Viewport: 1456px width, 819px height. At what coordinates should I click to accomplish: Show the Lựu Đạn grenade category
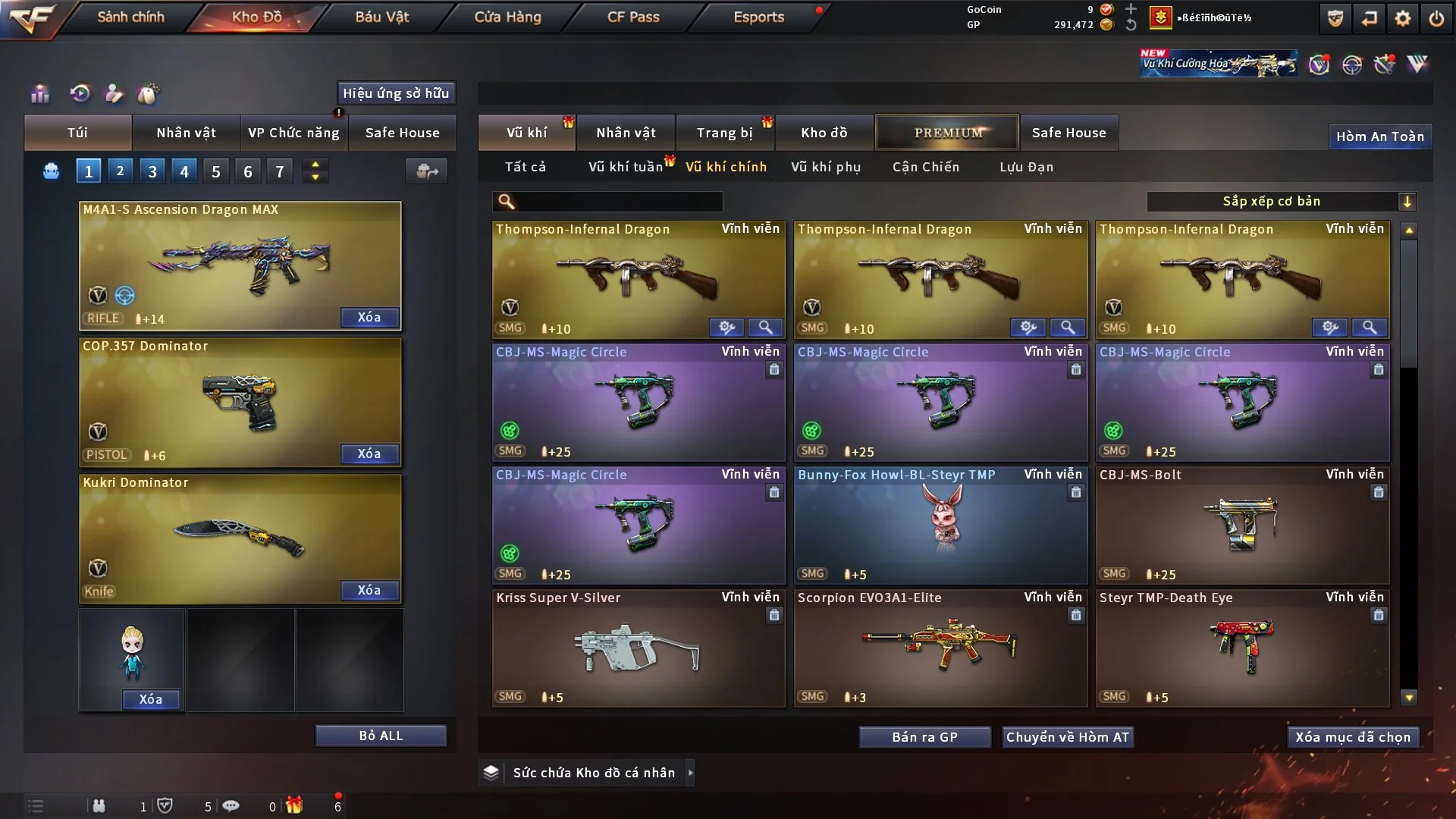[x=1026, y=167]
